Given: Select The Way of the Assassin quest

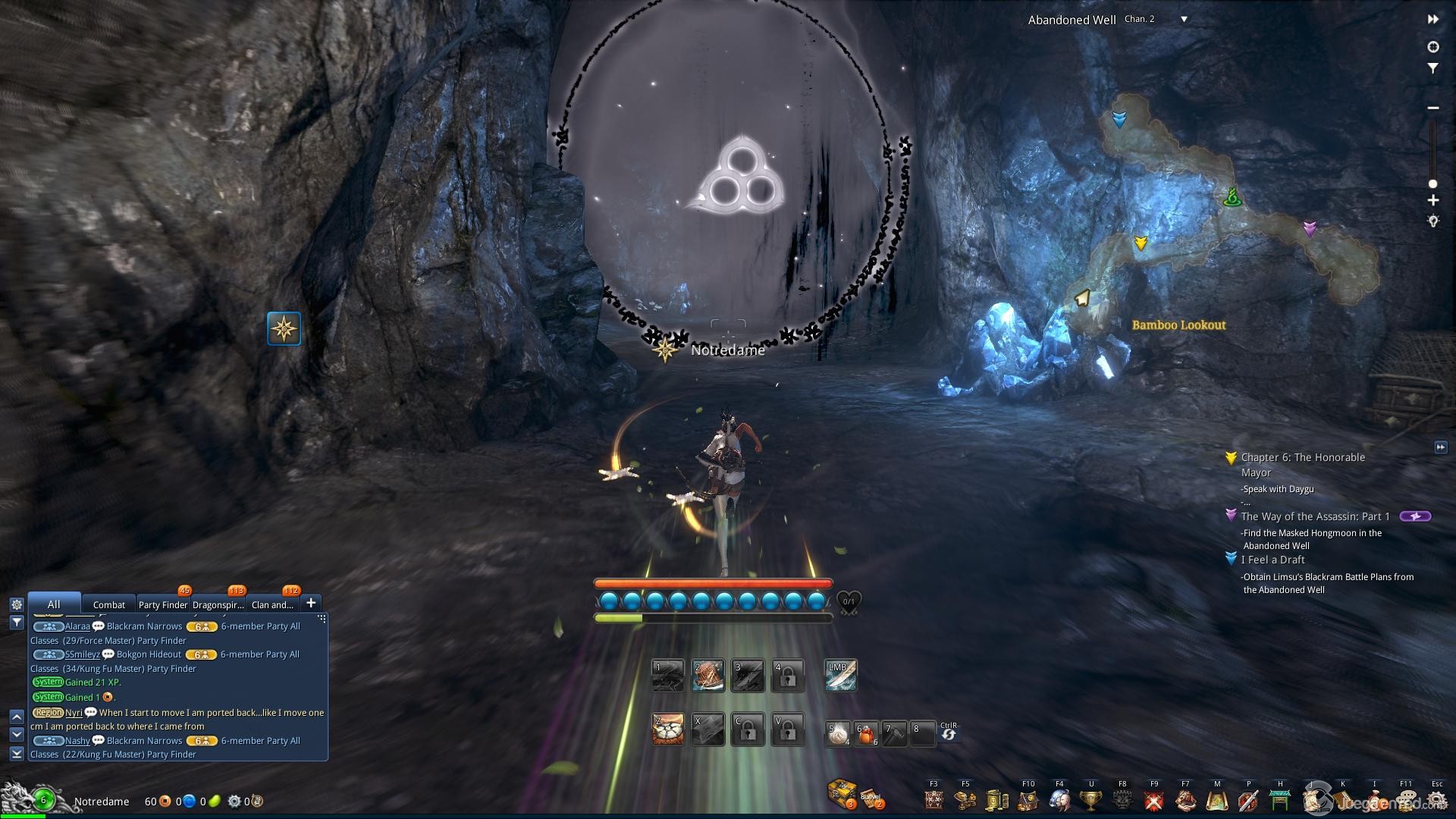Looking at the screenshot, I should tap(1314, 516).
